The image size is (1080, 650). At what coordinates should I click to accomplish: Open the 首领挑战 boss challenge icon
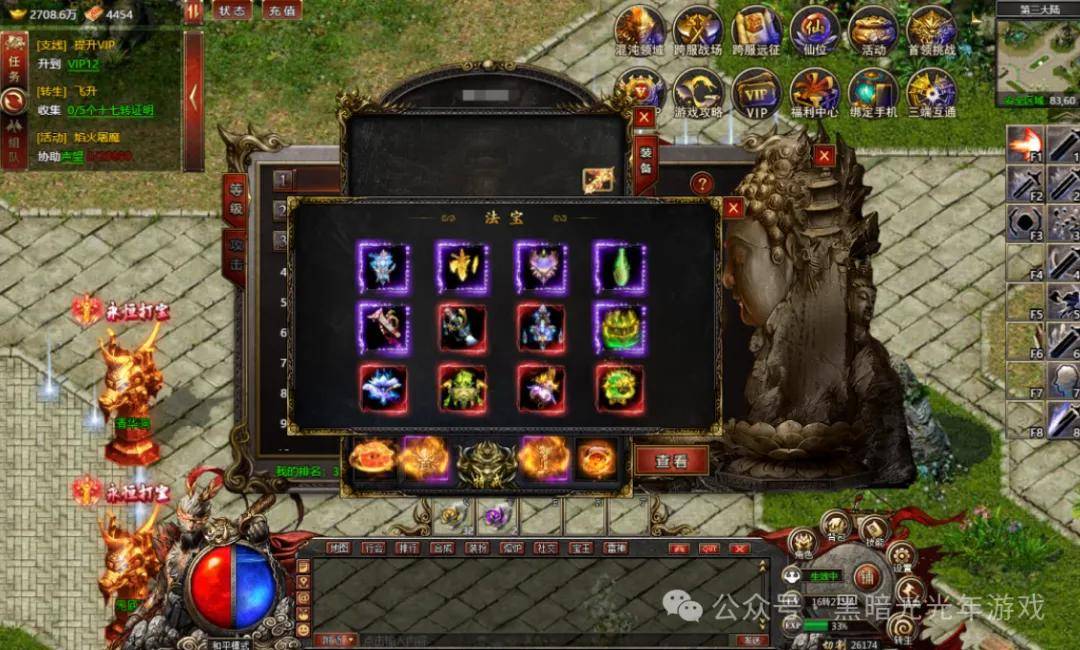(931, 28)
